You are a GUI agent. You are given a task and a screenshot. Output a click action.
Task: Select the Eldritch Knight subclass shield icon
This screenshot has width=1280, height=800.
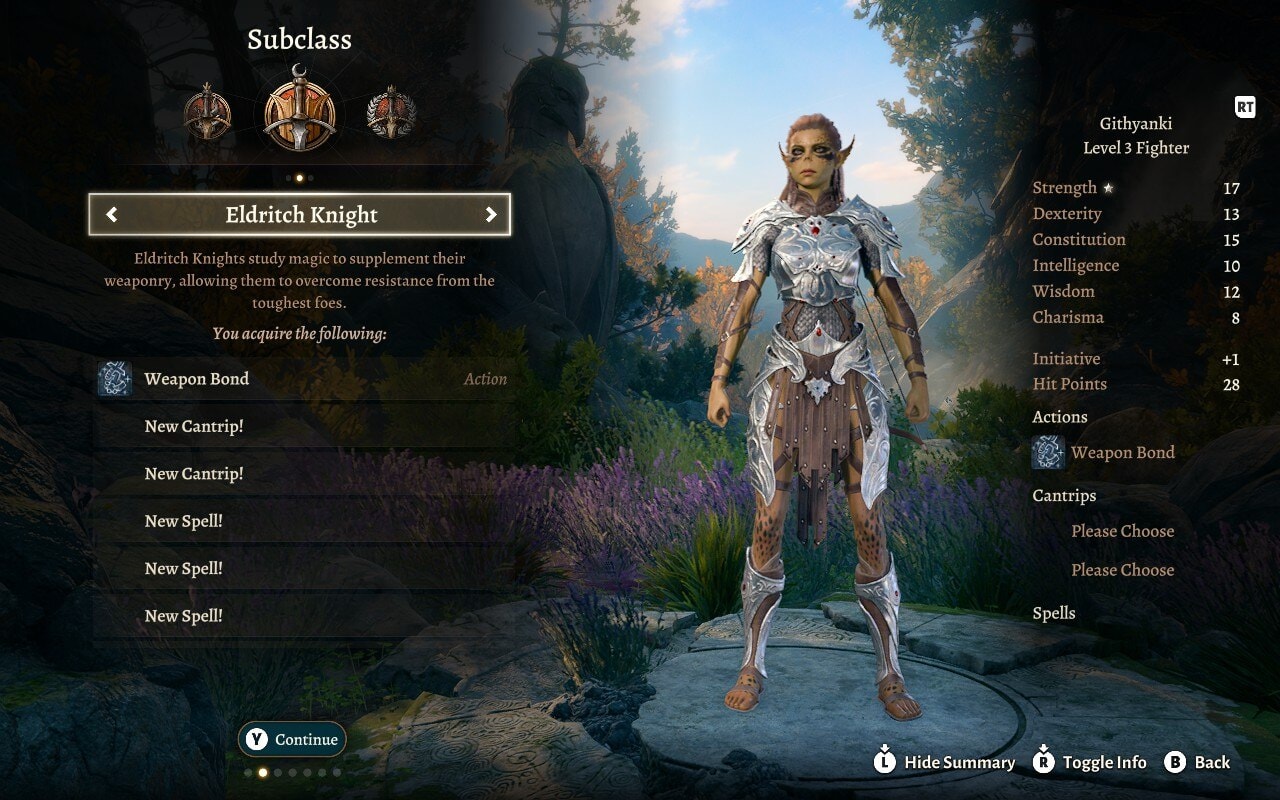click(301, 110)
